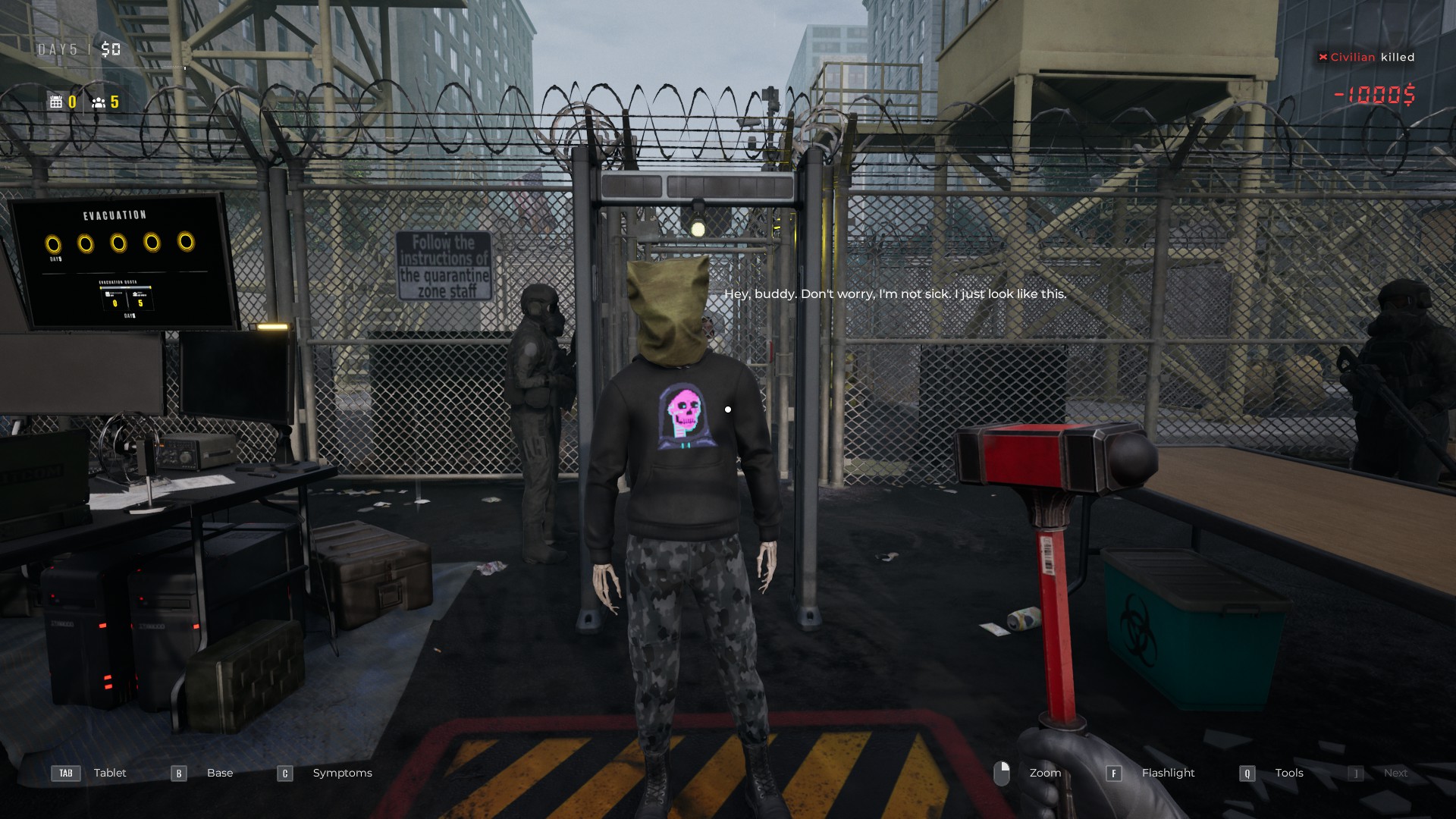
Task: Click the Q key icon beside Tools
Action: pyautogui.click(x=1246, y=773)
